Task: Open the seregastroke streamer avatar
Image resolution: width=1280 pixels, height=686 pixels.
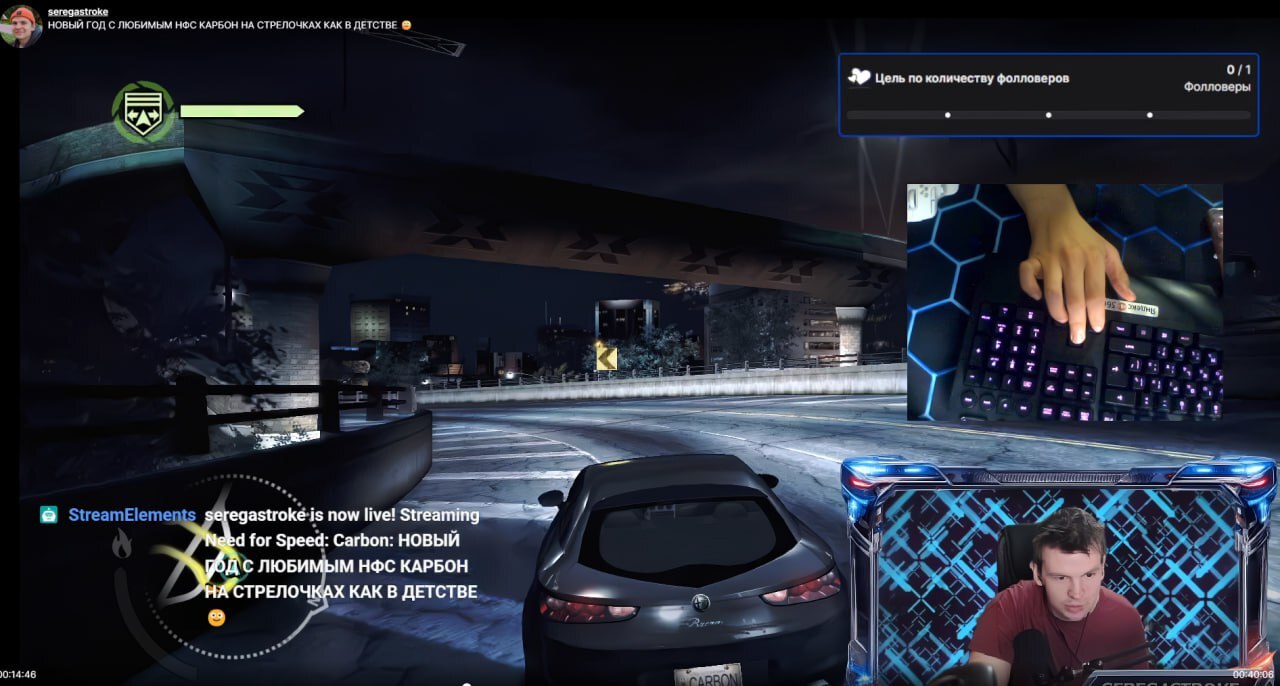Action: coord(21,26)
